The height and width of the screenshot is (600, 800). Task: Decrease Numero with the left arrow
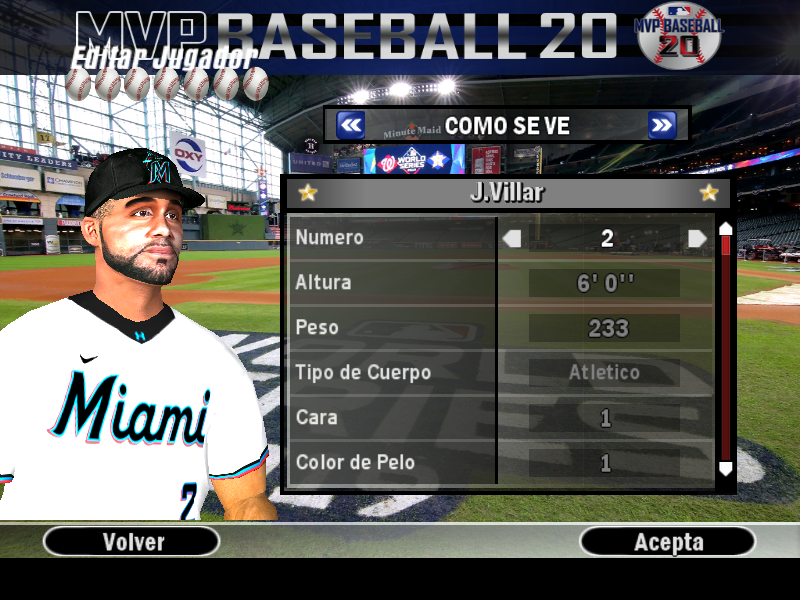(x=512, y=238)
